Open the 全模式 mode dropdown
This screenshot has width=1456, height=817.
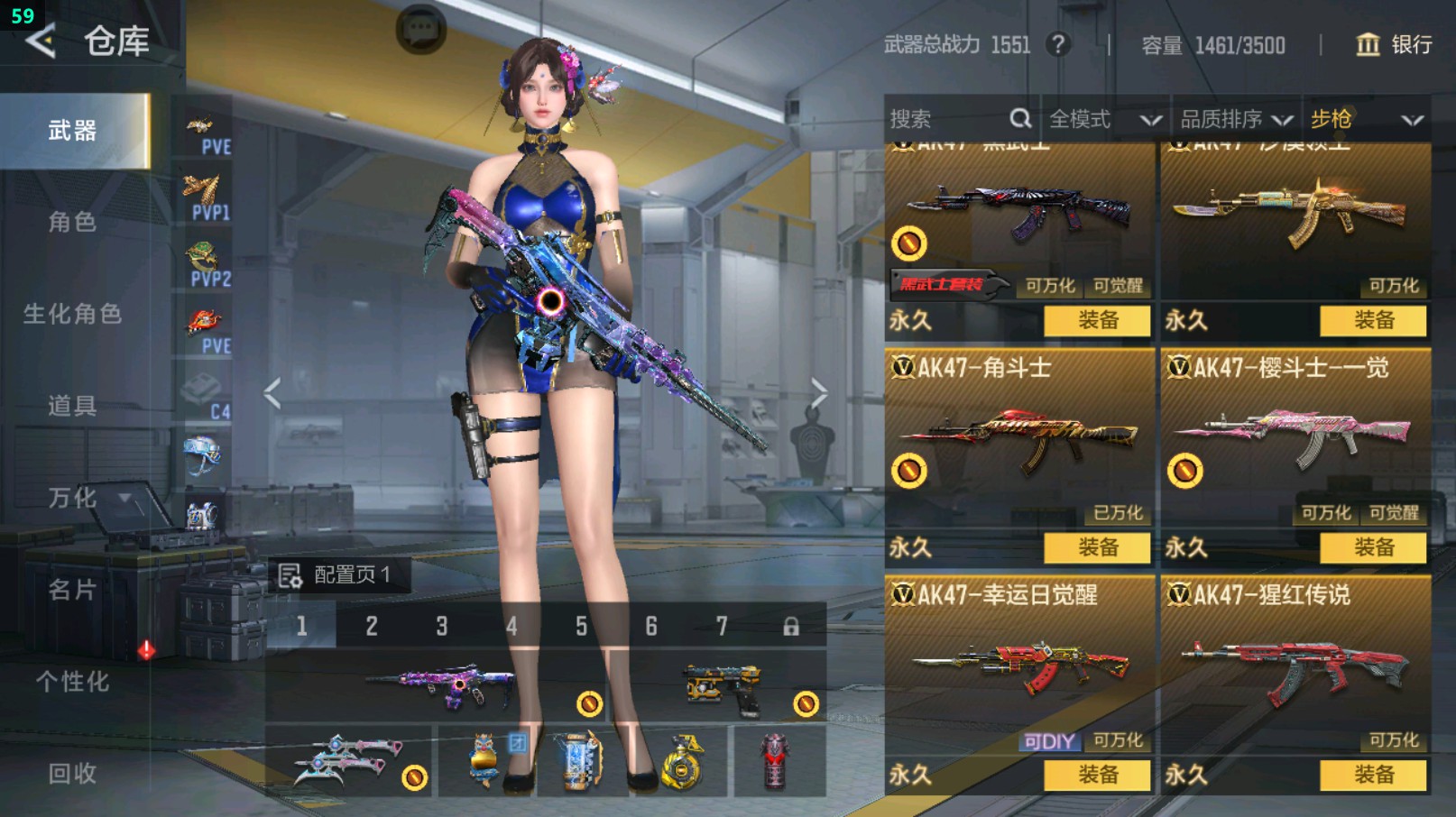(1104, 119)
